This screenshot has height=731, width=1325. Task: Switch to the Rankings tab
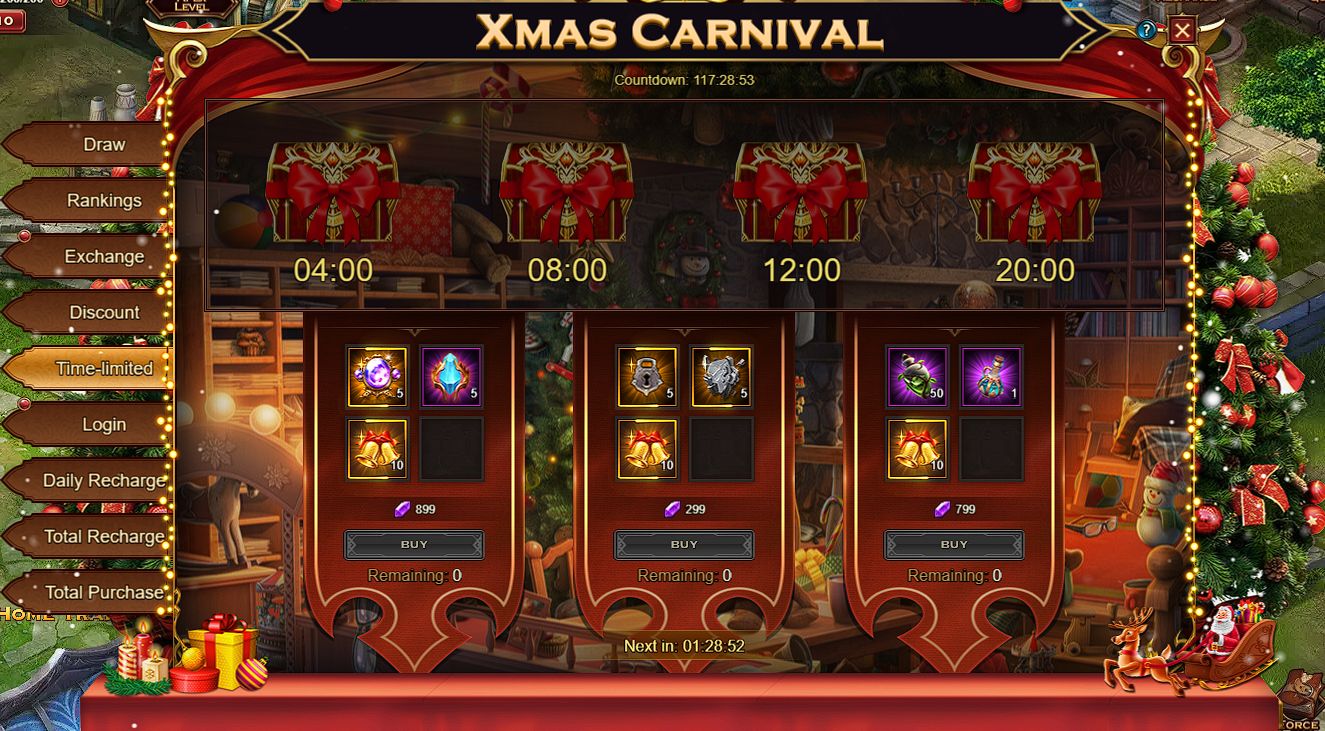(x=103, y=201)
